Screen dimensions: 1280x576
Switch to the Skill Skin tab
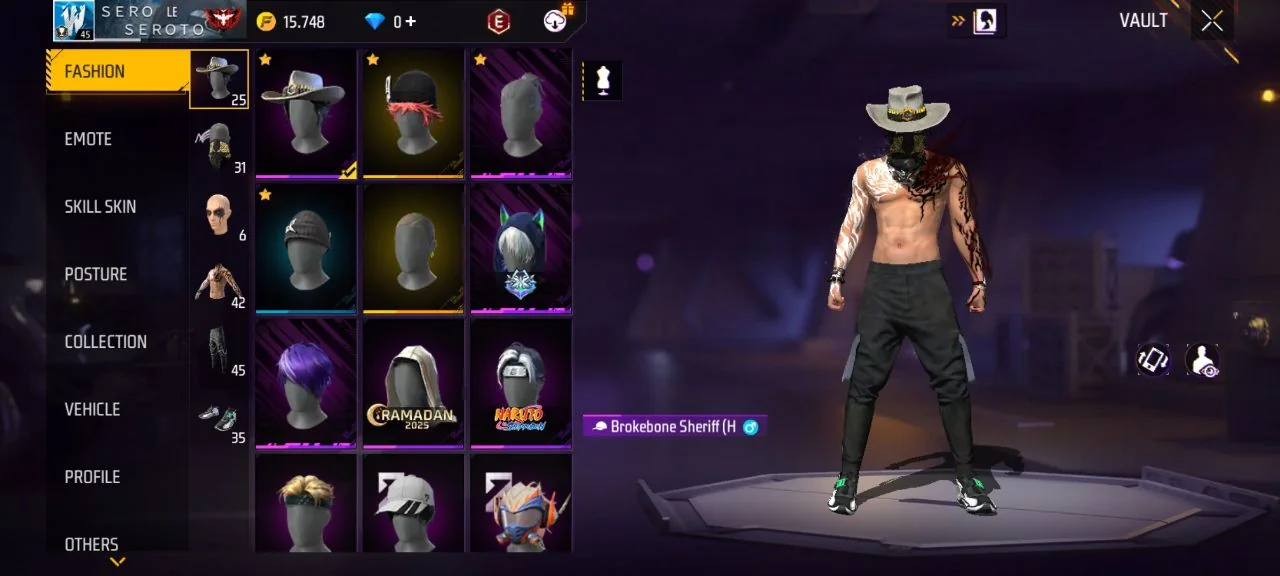tap(100, 207)
